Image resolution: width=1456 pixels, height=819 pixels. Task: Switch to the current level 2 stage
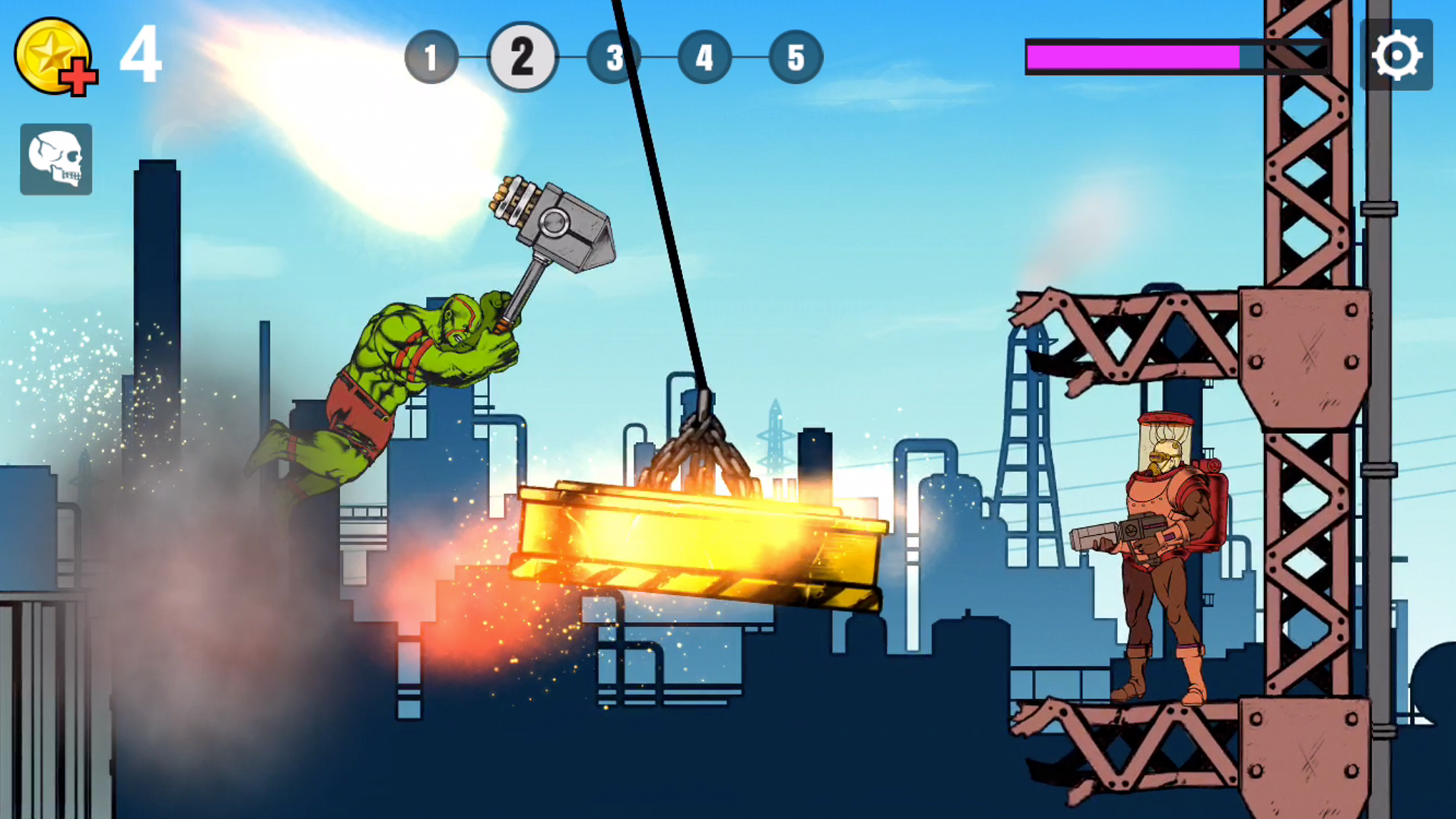coord(523,58)
